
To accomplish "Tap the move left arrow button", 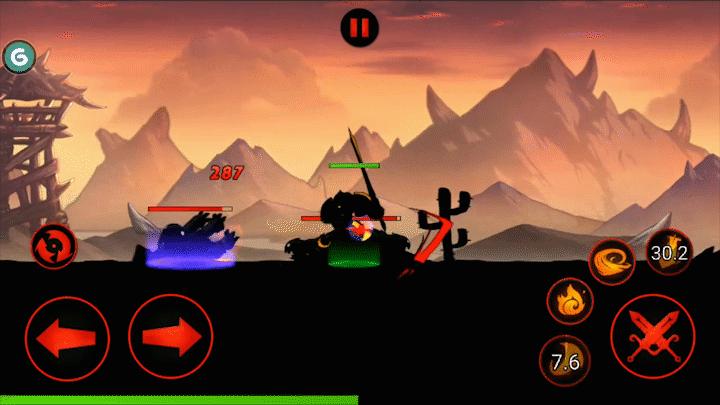I will click(x=67, y=336).
